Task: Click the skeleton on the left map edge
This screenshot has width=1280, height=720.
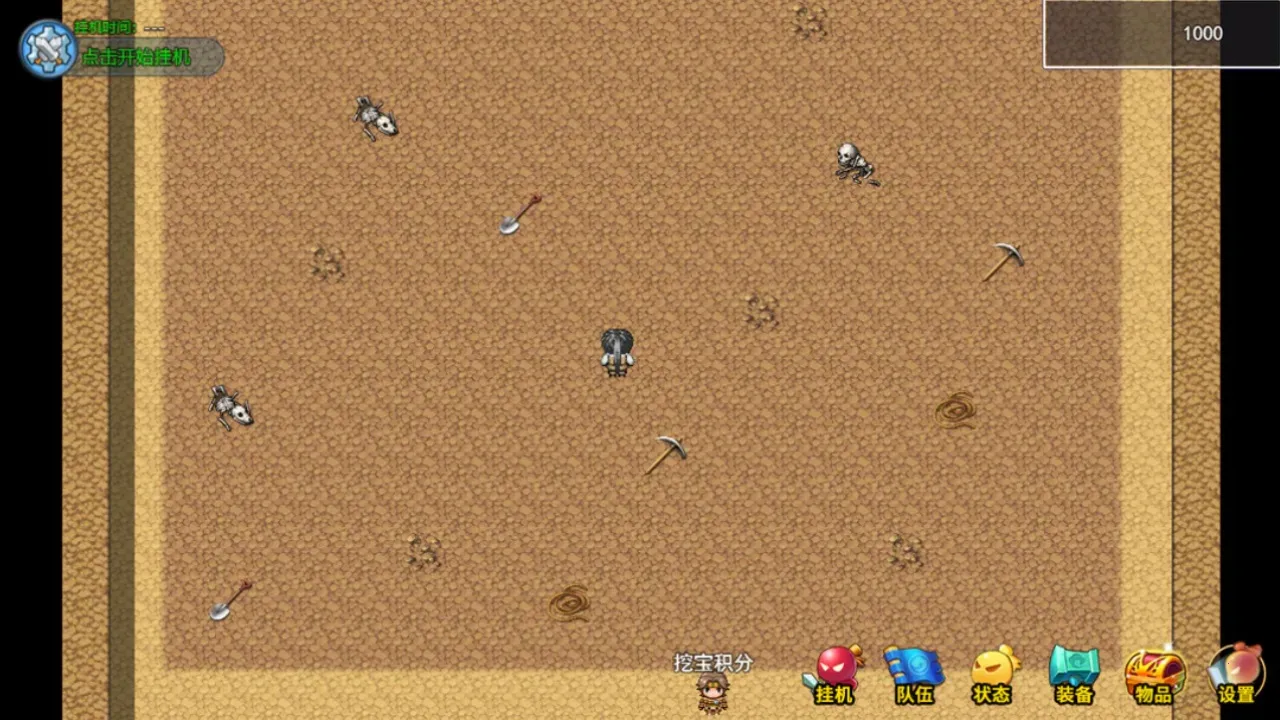Action: point(230,408)
